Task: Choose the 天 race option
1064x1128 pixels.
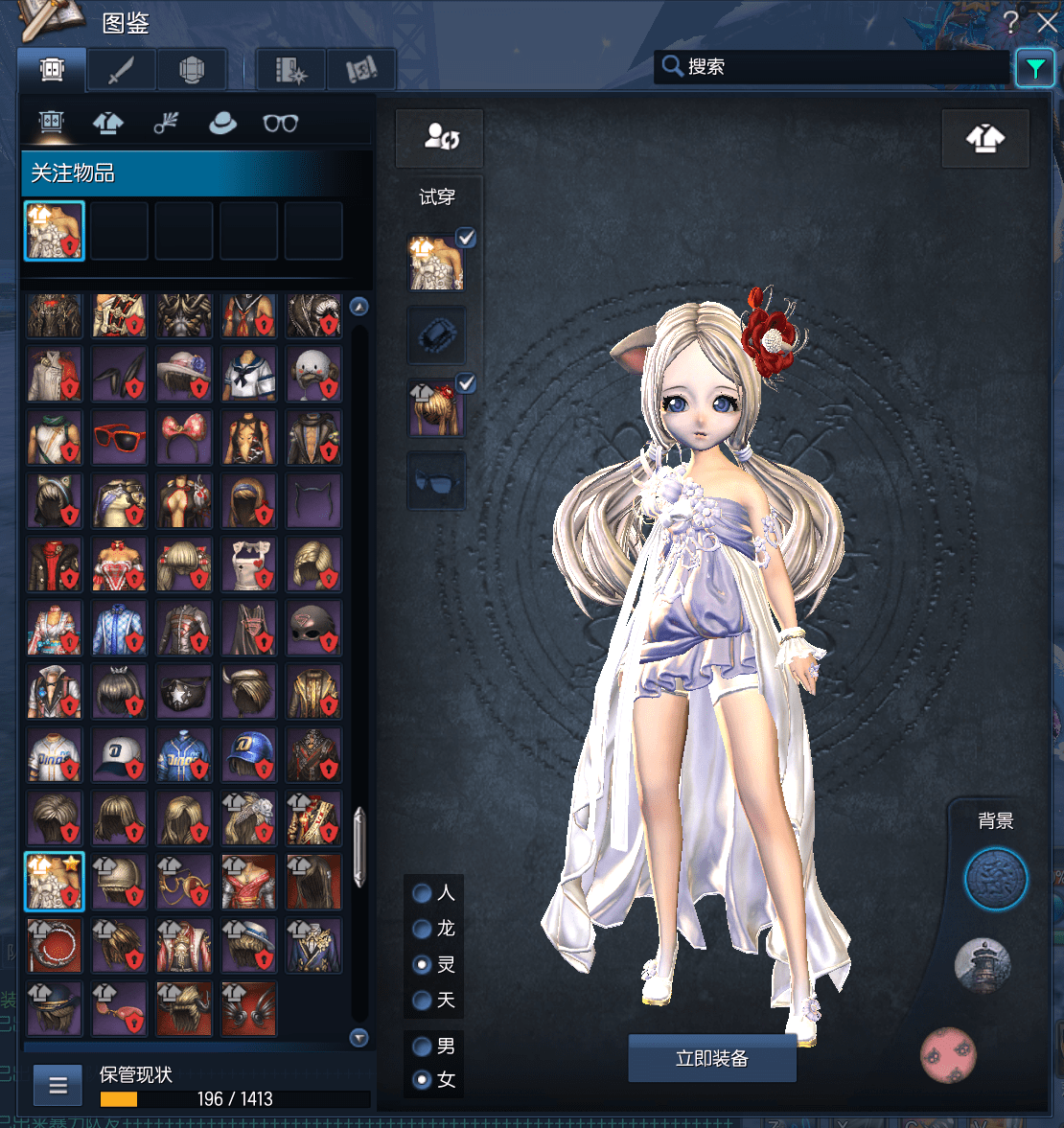Action: [x=422, y=1001]
